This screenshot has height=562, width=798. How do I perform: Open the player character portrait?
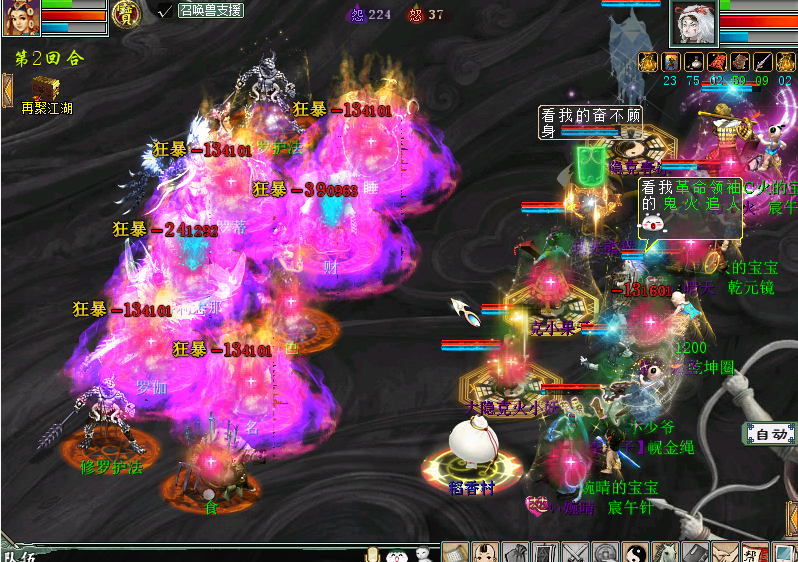(x=21, y=18)
